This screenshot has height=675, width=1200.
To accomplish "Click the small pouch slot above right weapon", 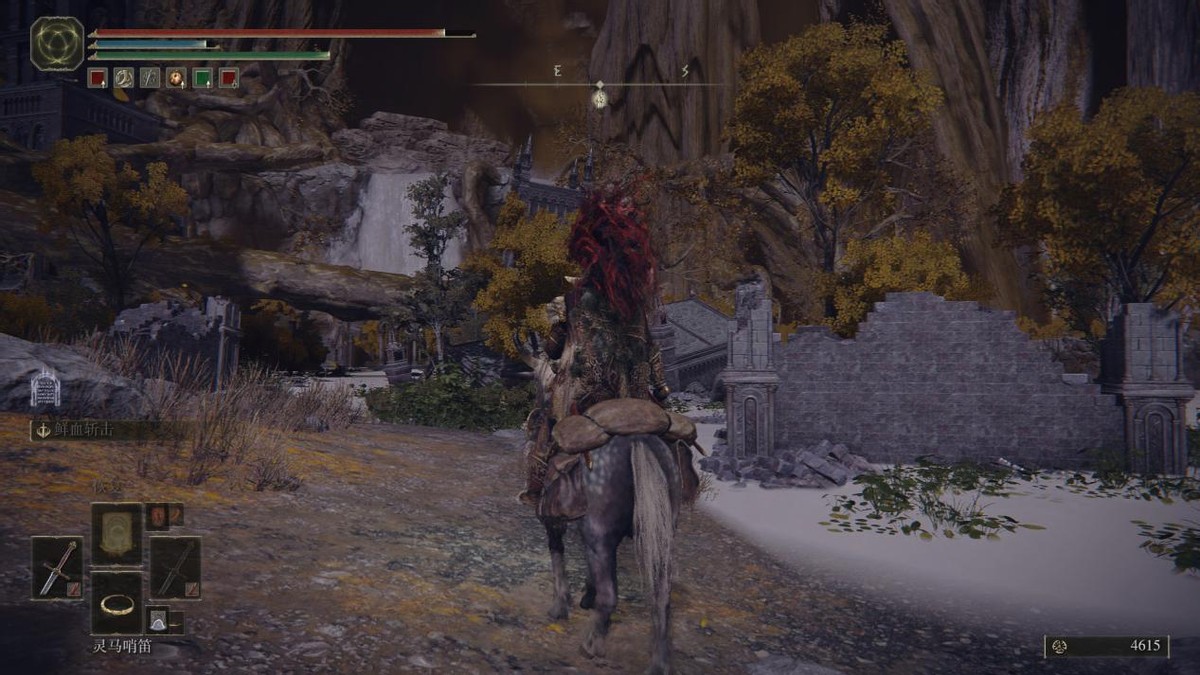I will (x=158, y=516).
